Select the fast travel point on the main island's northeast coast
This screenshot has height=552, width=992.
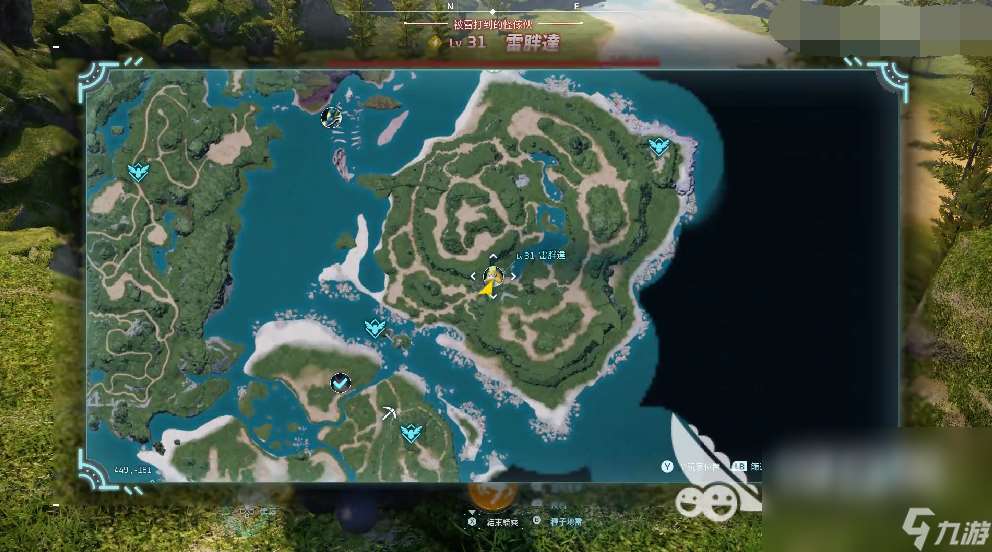[658, 148]
